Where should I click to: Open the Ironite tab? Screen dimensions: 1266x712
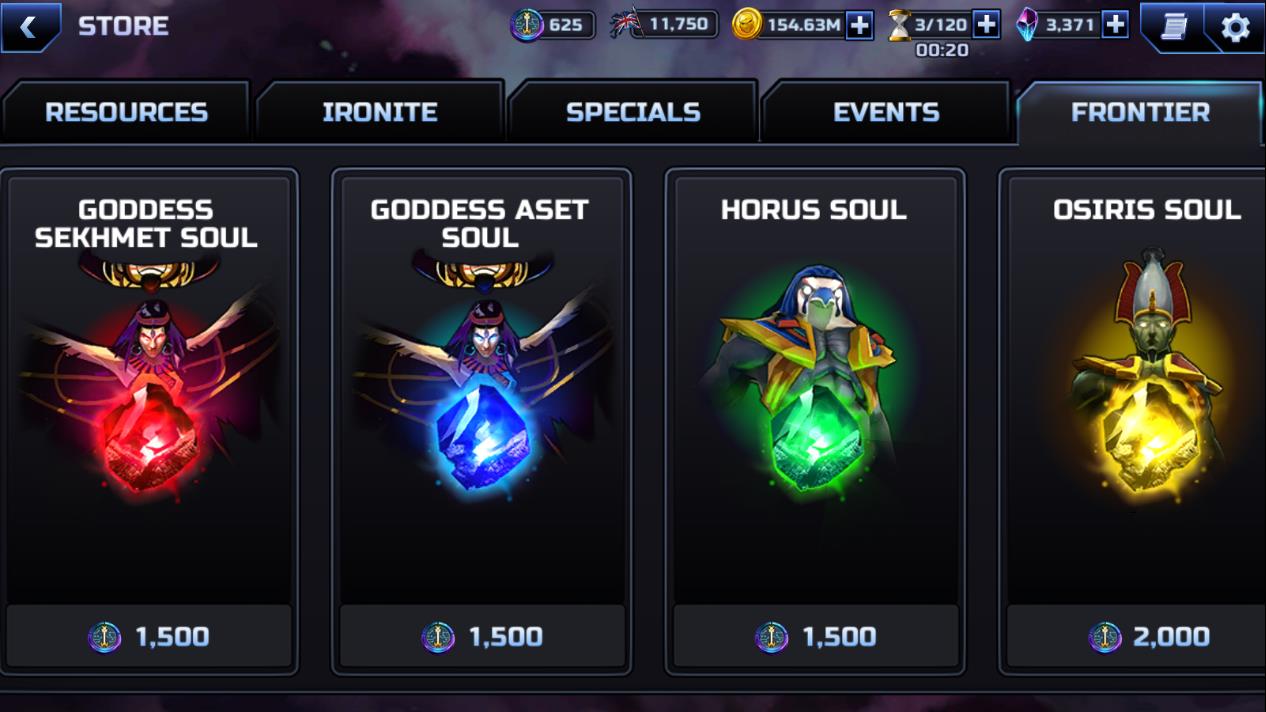click(380, 112)
